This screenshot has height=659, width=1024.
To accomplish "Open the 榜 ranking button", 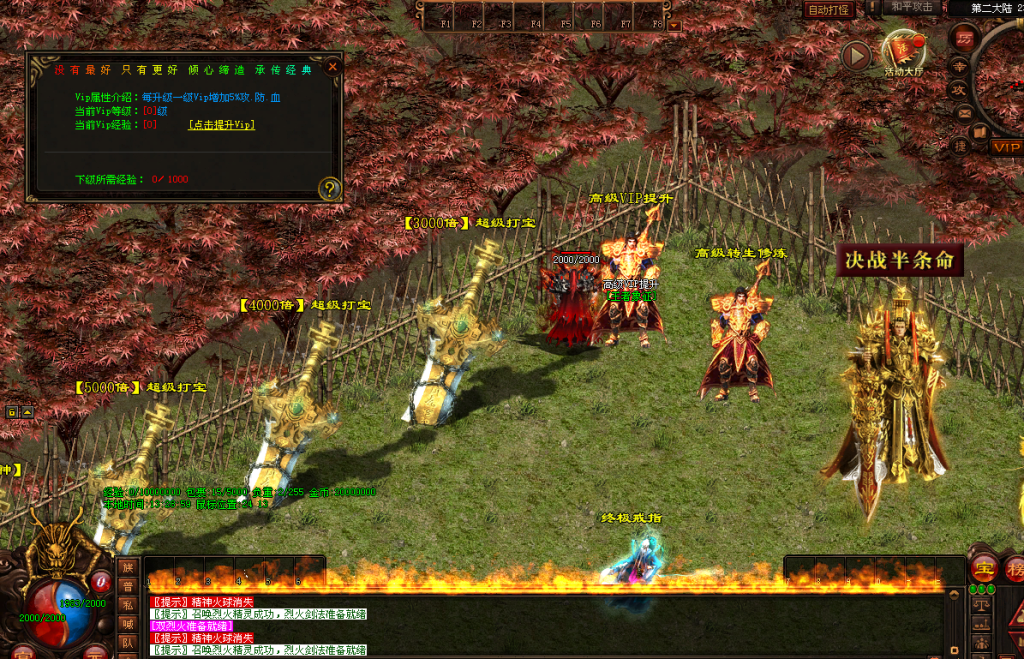I will [x=1014, y=569].
